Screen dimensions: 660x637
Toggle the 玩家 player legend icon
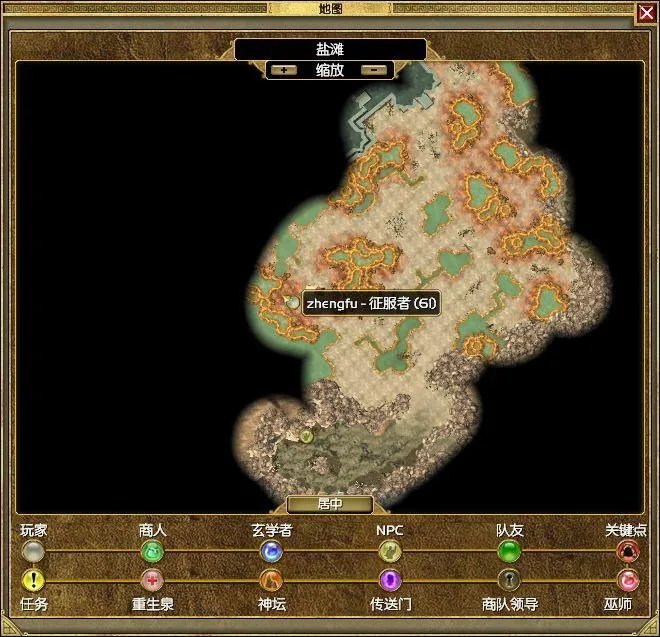pyautogui.click(x=34, y=551)
